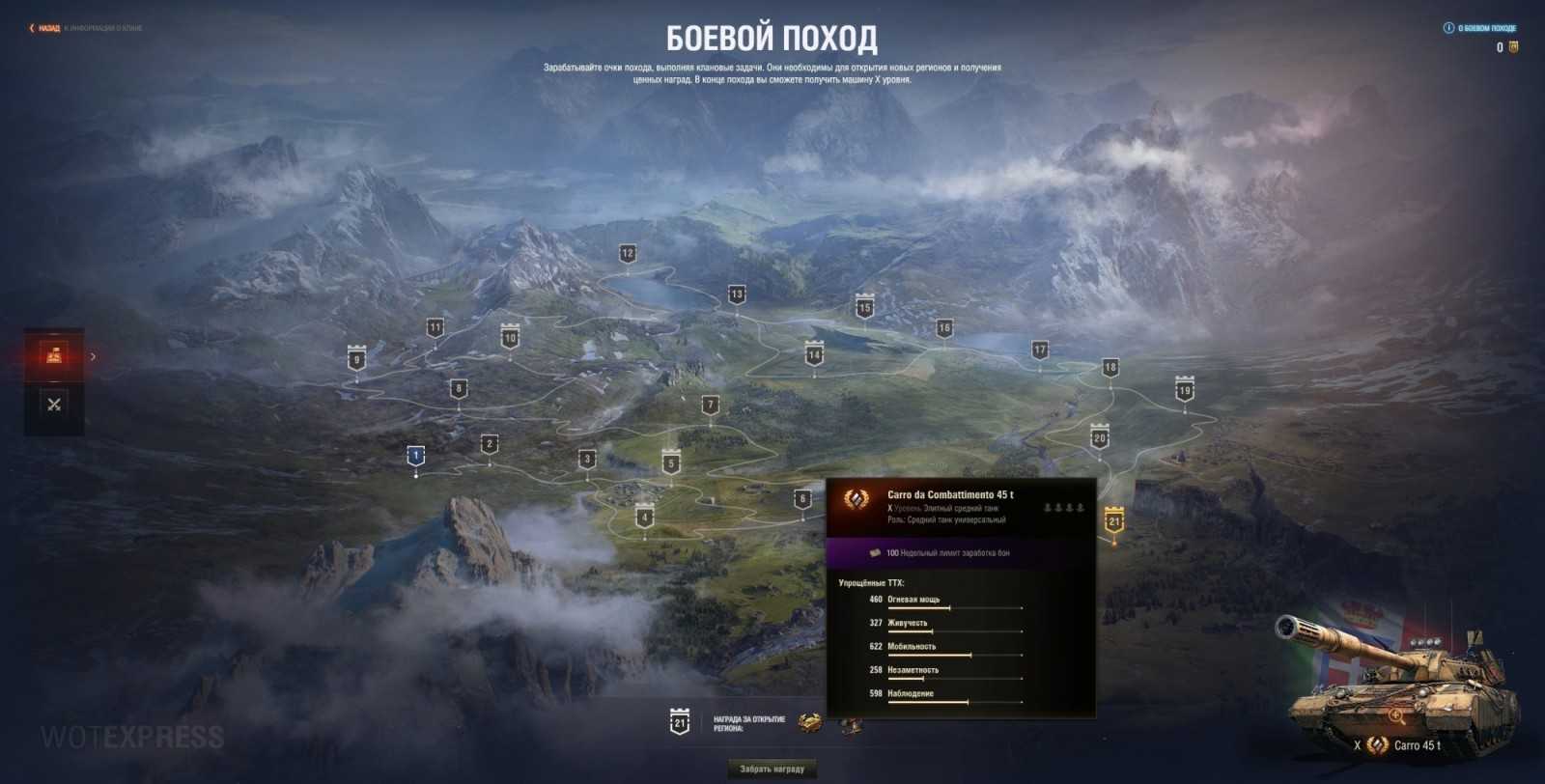
Task: Expand the sidebar using the chevron arrow
Action: tap(93, 355)
